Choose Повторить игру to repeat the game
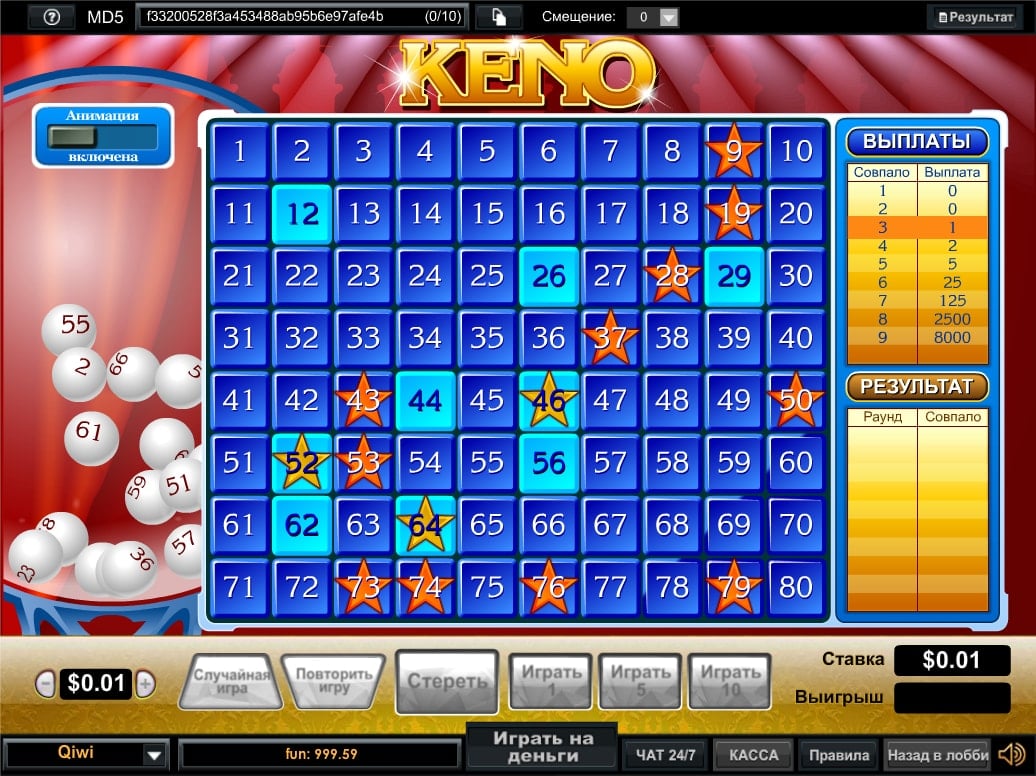Viewport: 1036px width, 776px height. pos(333,681)
